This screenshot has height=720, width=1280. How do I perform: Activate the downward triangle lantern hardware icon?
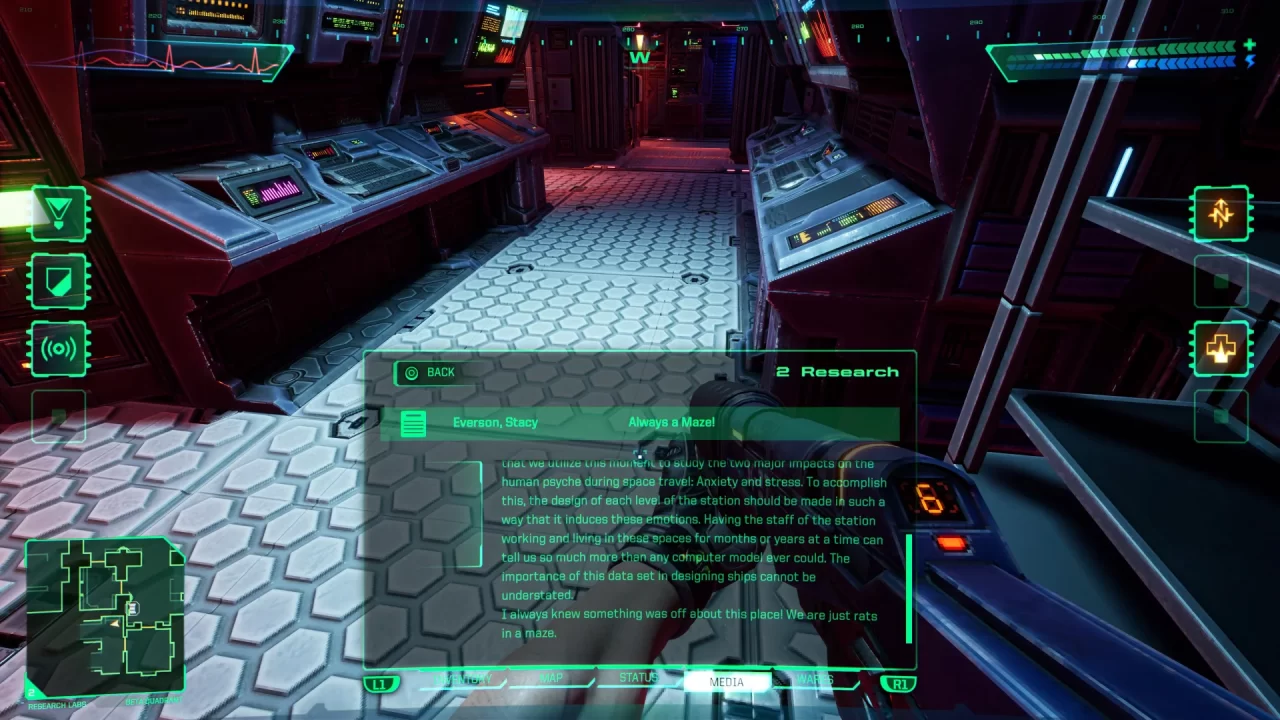point(59,213)
